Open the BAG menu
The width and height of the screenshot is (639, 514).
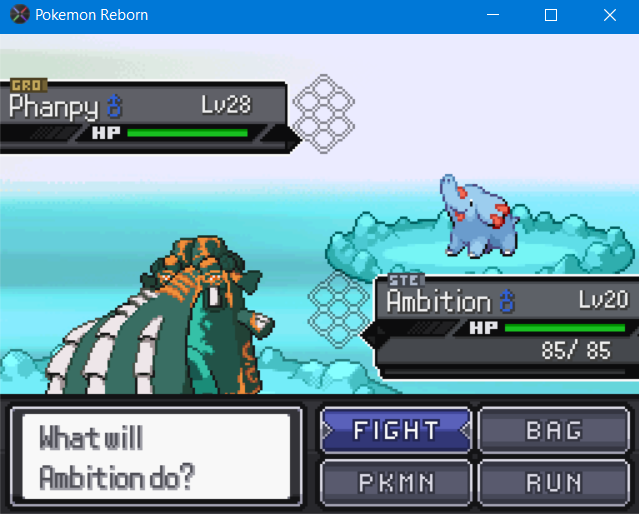click(553, 430)
